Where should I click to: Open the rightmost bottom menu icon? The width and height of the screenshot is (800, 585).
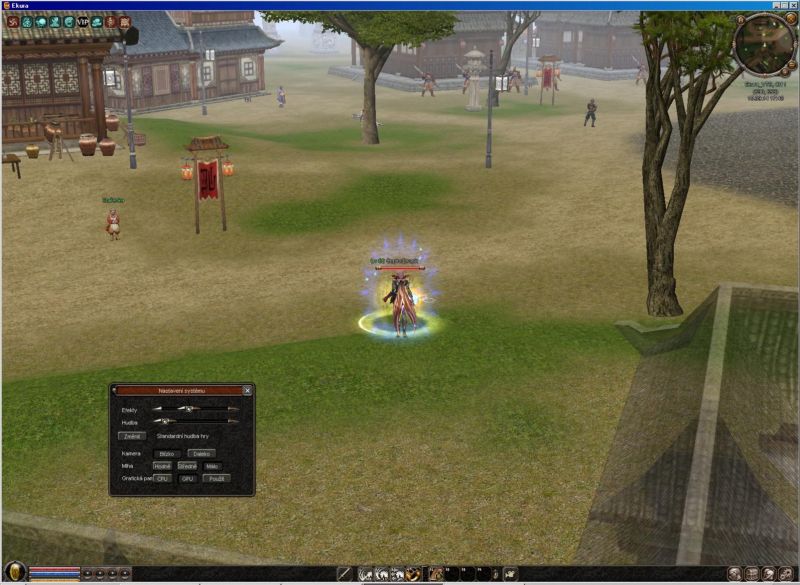[787, 574]
